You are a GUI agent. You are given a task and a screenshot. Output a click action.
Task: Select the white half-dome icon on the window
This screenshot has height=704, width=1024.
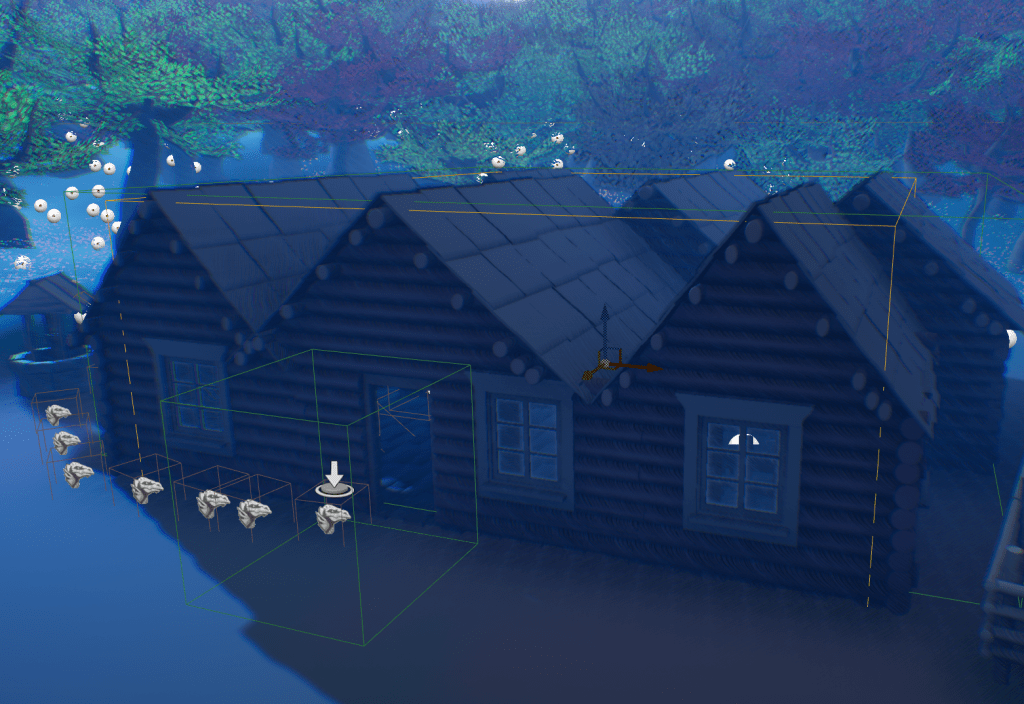coord(741,439)
